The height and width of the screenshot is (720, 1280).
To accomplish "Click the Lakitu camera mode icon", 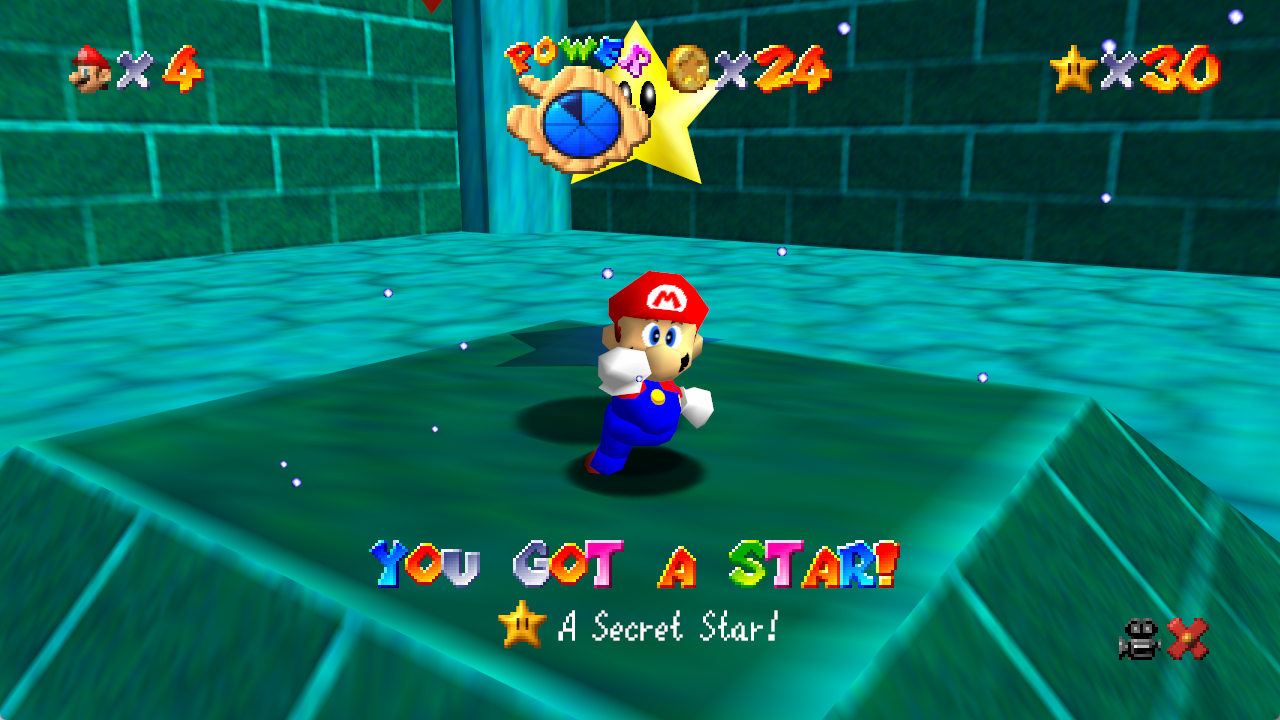I will coord(1140,639).
